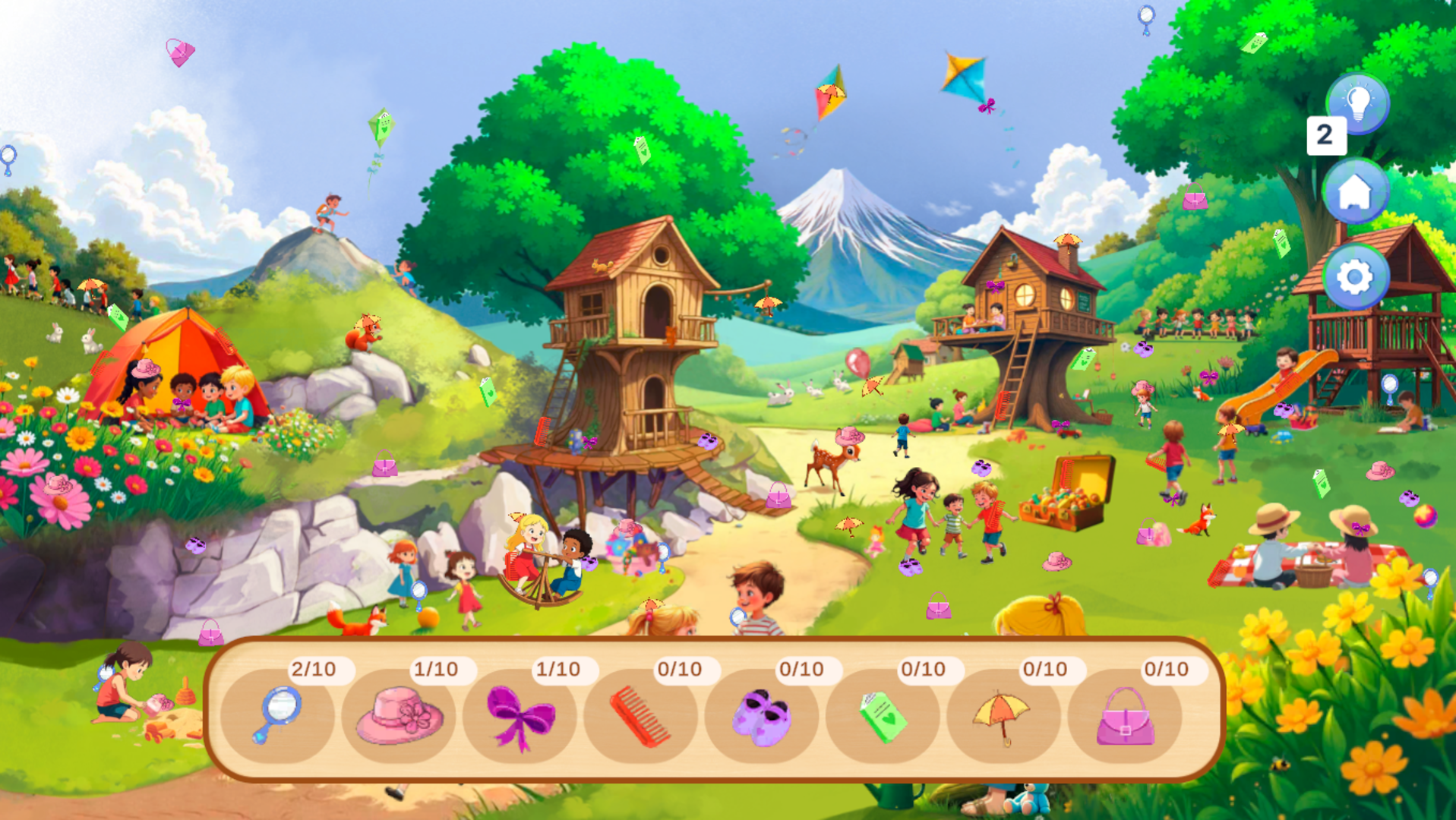Click the pink handbag above the red tent
The height and width of the screenshot is (820, 1456).
[180, 52]
